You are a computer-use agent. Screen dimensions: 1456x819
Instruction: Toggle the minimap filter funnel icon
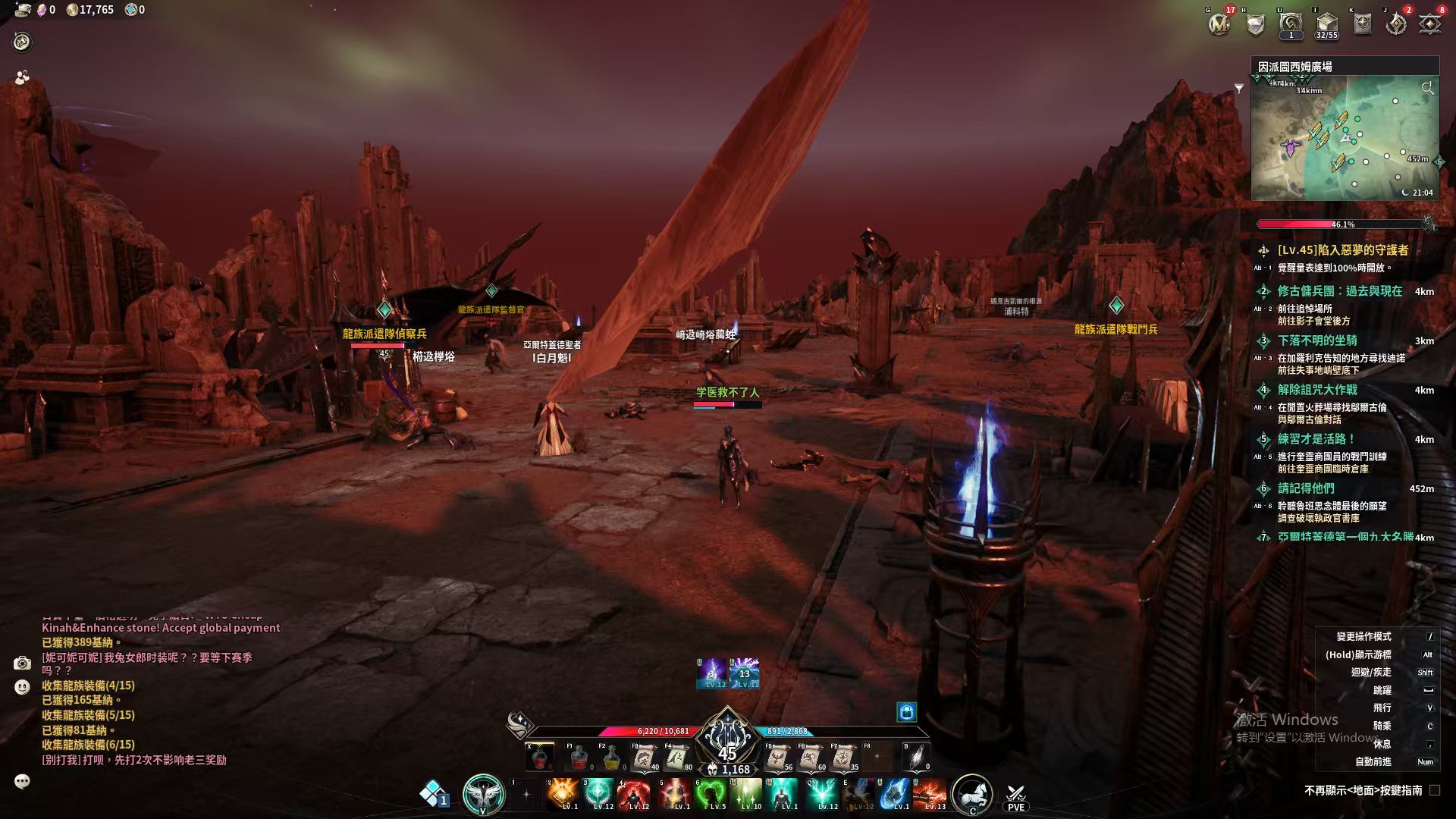[x=1239, y=89]
